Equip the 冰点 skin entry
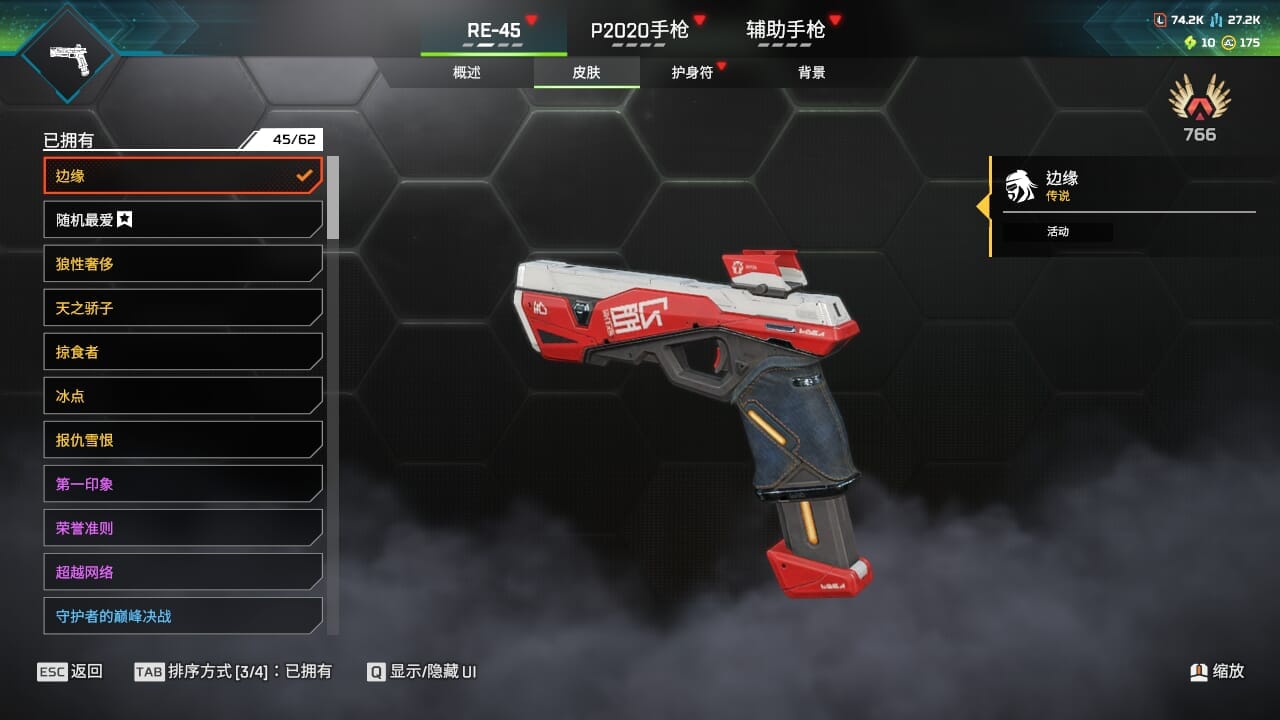The height and width of the screenshot is (720, 1280). (x=183, y=396)
